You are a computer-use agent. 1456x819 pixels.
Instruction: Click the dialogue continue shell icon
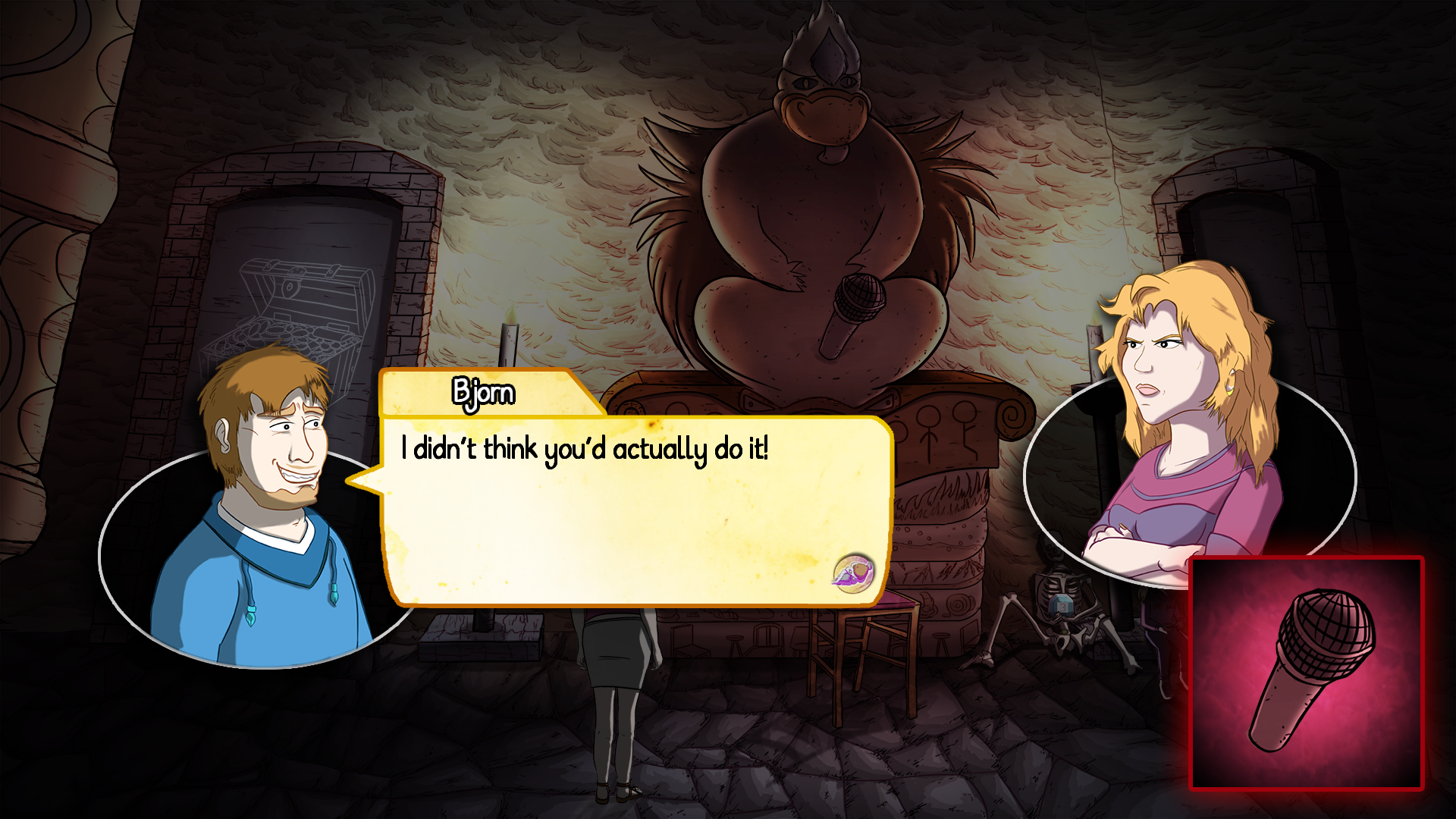[853, 571]
